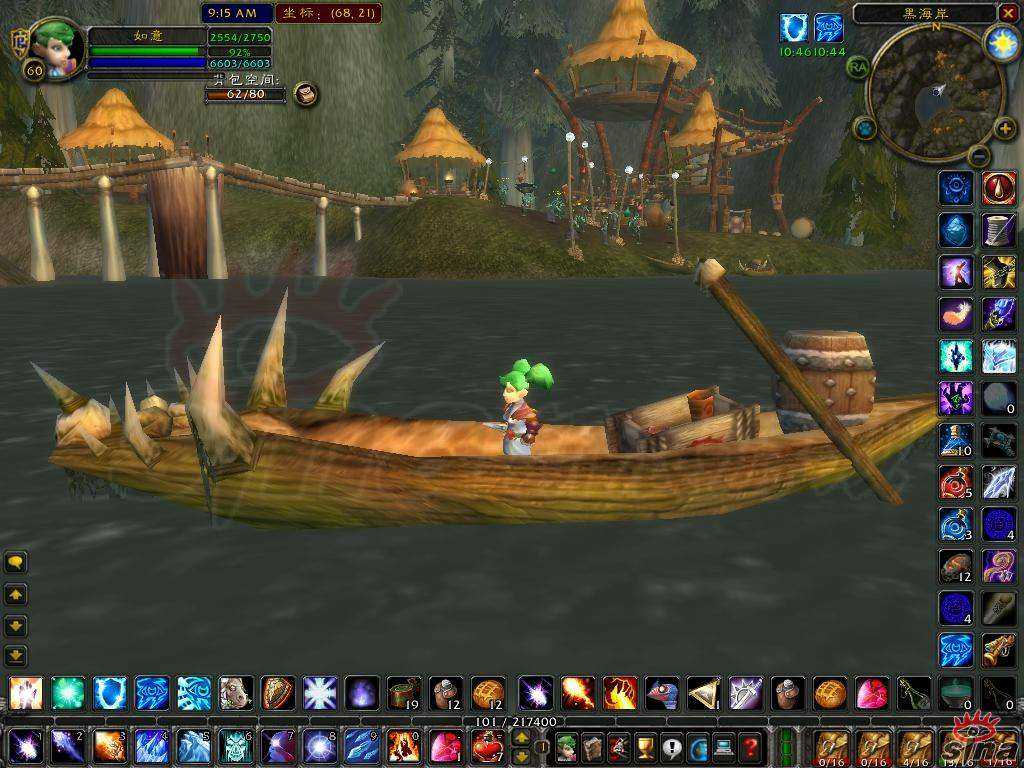Cast the skull-face spell in slot 6

click(235, 746)
